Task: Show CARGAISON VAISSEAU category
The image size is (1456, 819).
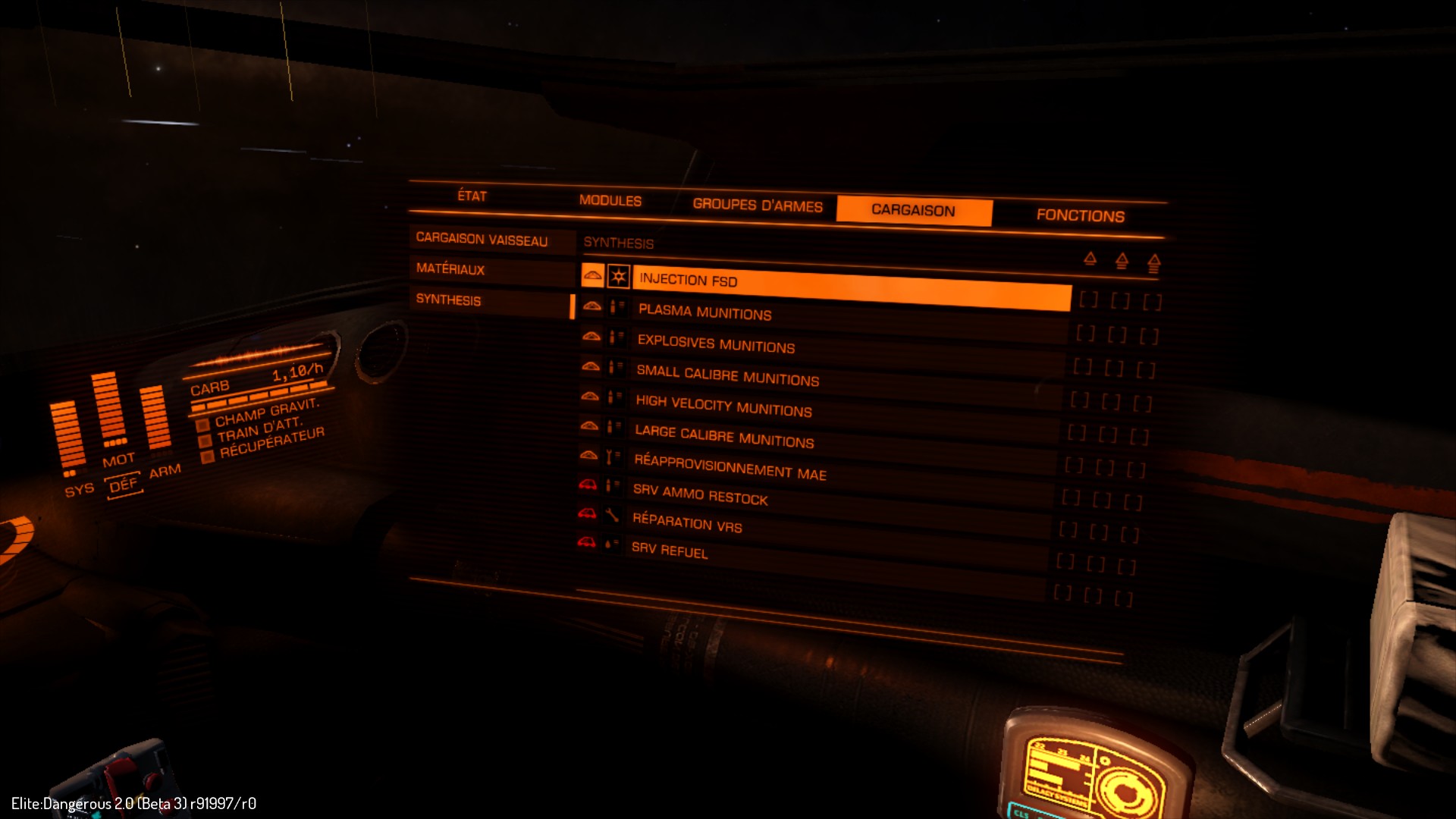Action: pyautogui.click(x=482, y=240)
